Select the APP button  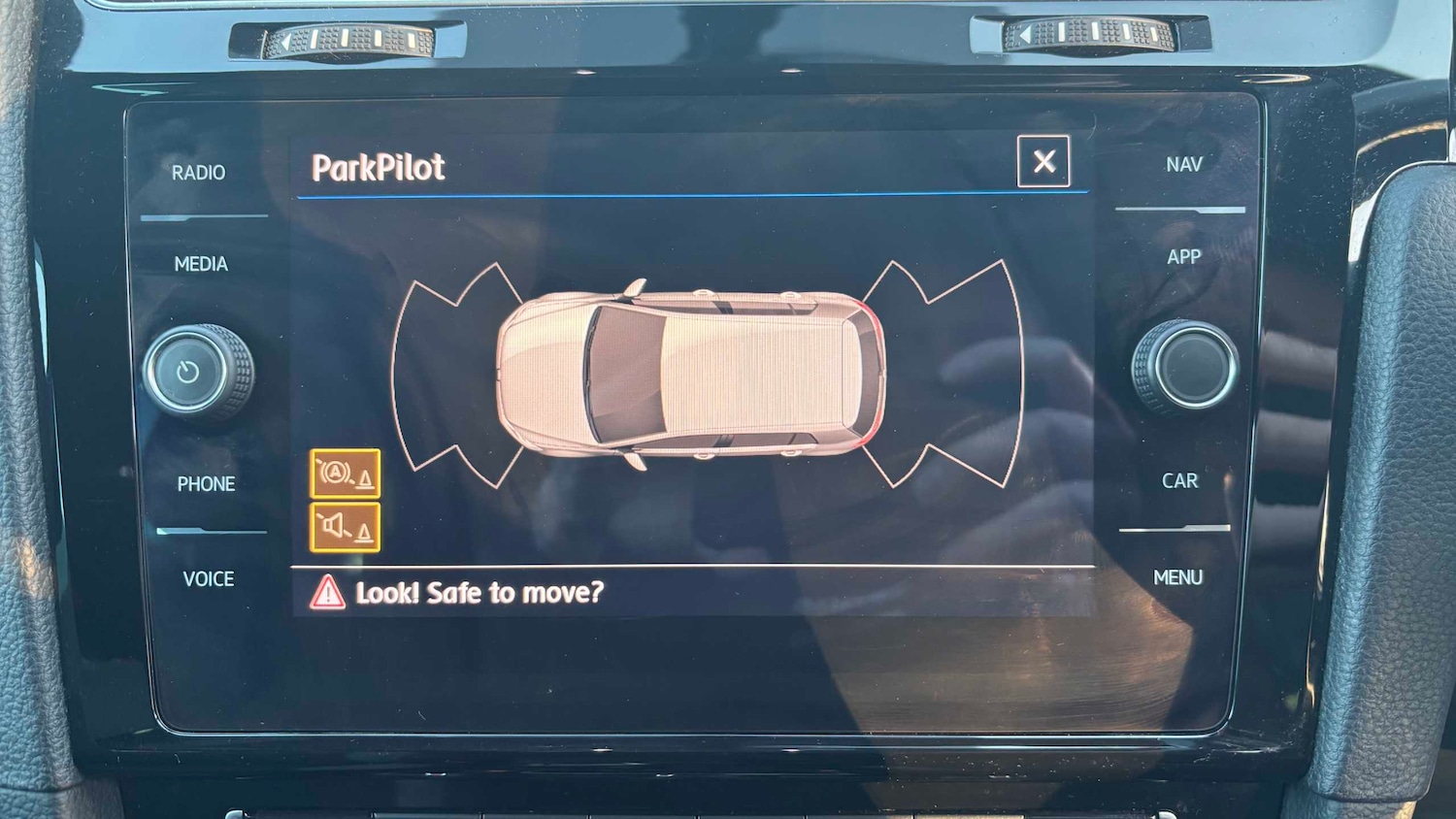point(1183,257)
